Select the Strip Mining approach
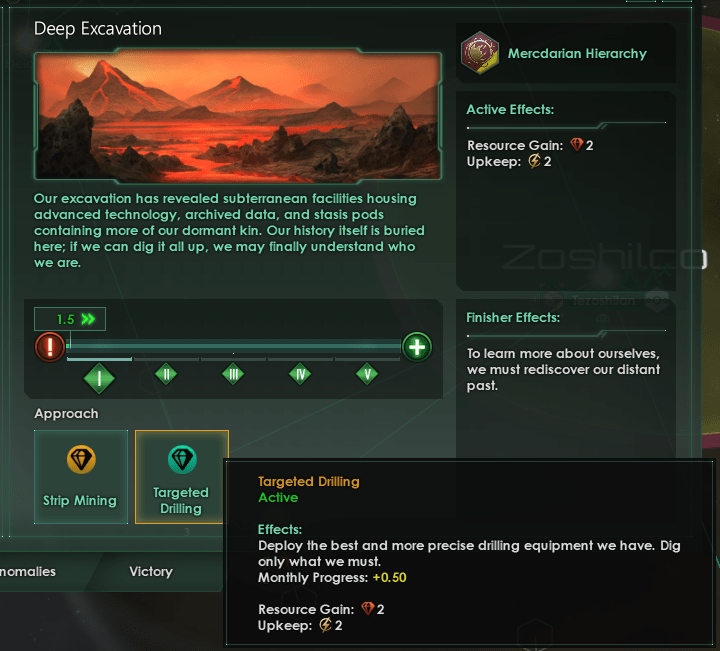The width and height of the screenshot is (720, 651). pyautogui.click(x=80, y=476)
